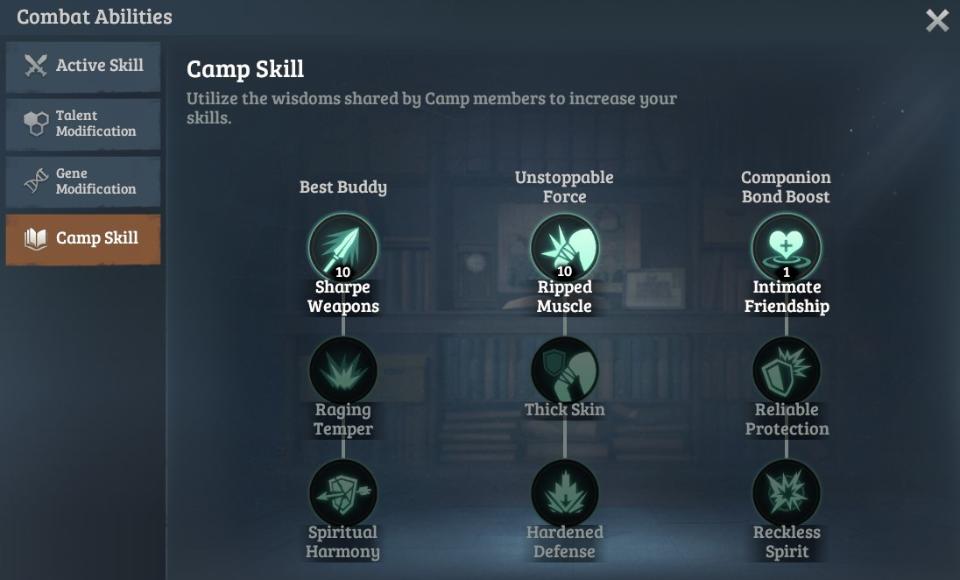View the Raging Temper skill
The height and width of the screenshot is (580, 960).
coord(343,370)
